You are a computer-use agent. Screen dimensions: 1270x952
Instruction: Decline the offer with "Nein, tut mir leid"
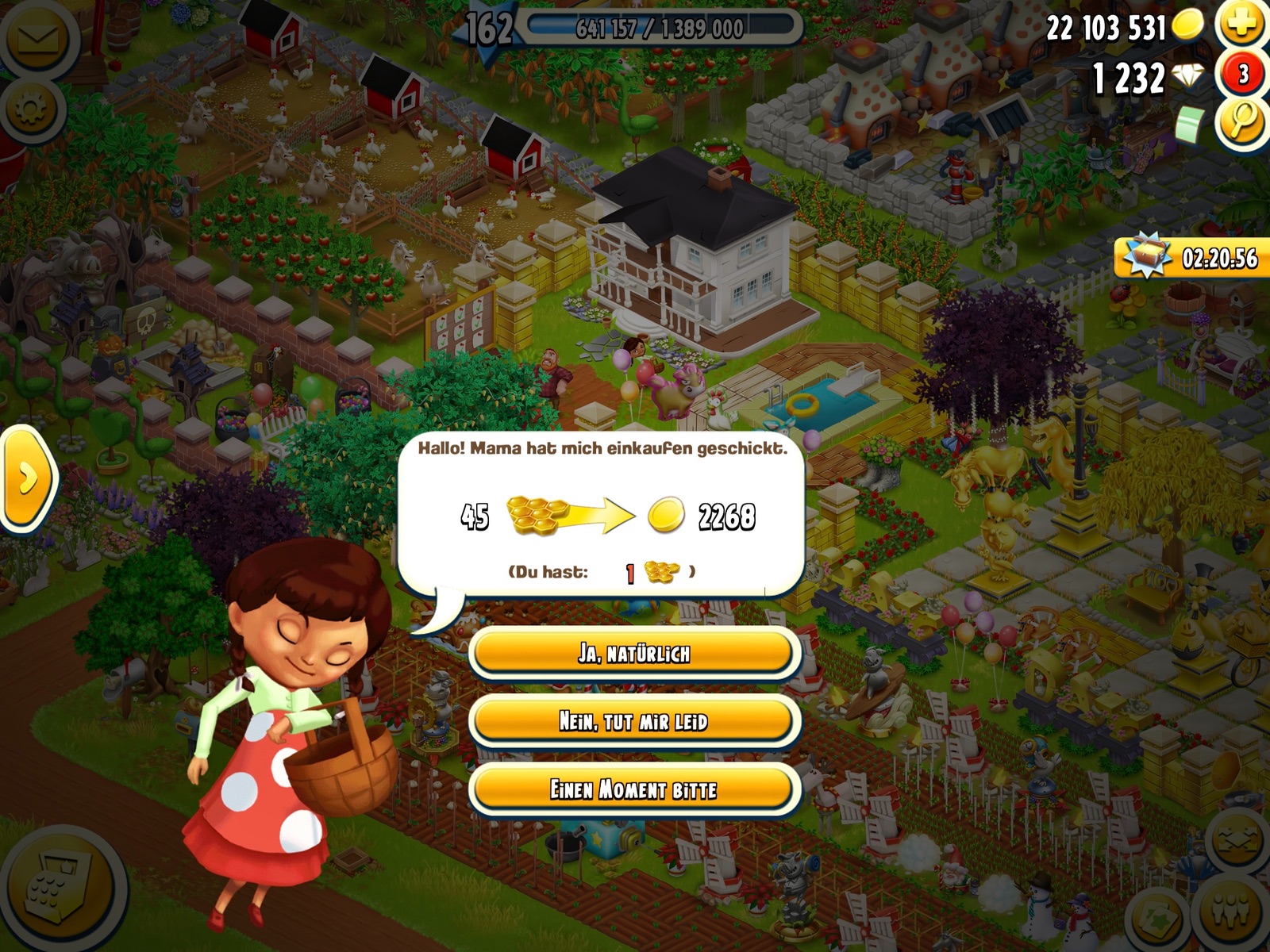633,721
